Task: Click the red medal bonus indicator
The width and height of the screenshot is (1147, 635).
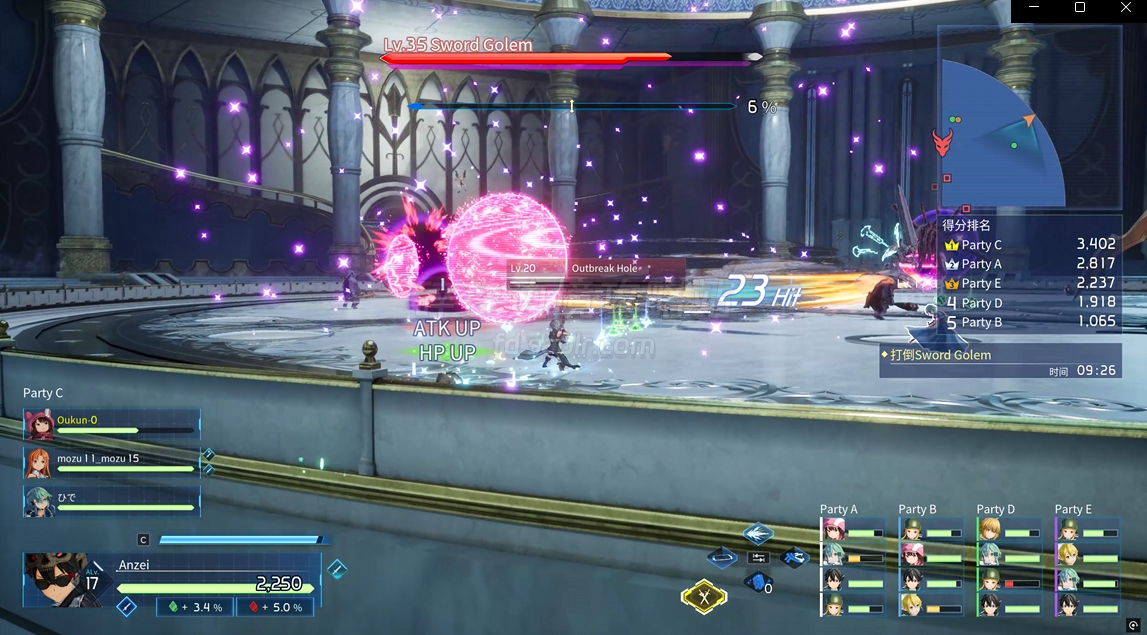Action: pyautogui.click(x=274, y=607)
